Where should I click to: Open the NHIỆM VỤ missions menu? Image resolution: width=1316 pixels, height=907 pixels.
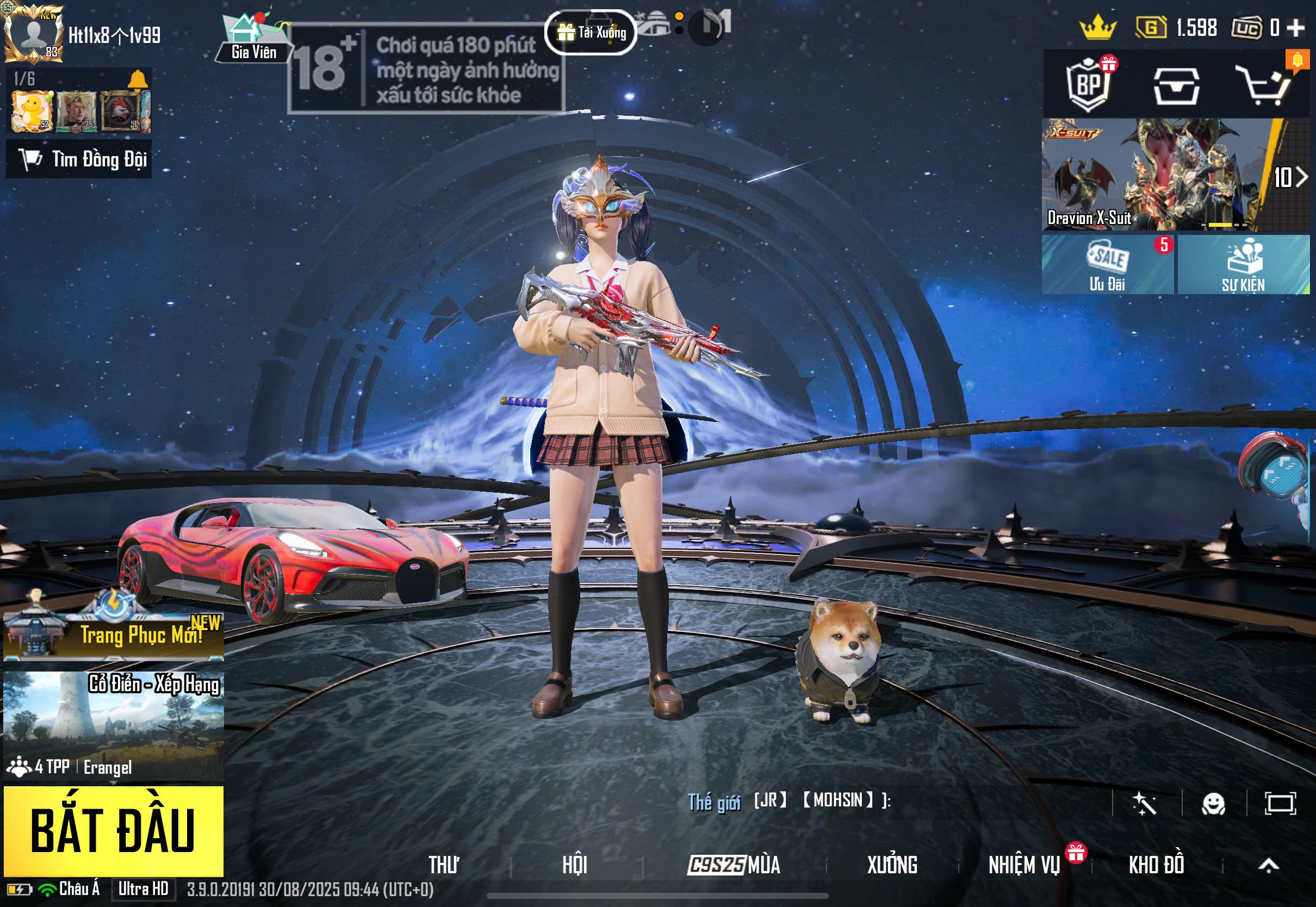[1024, 865]
